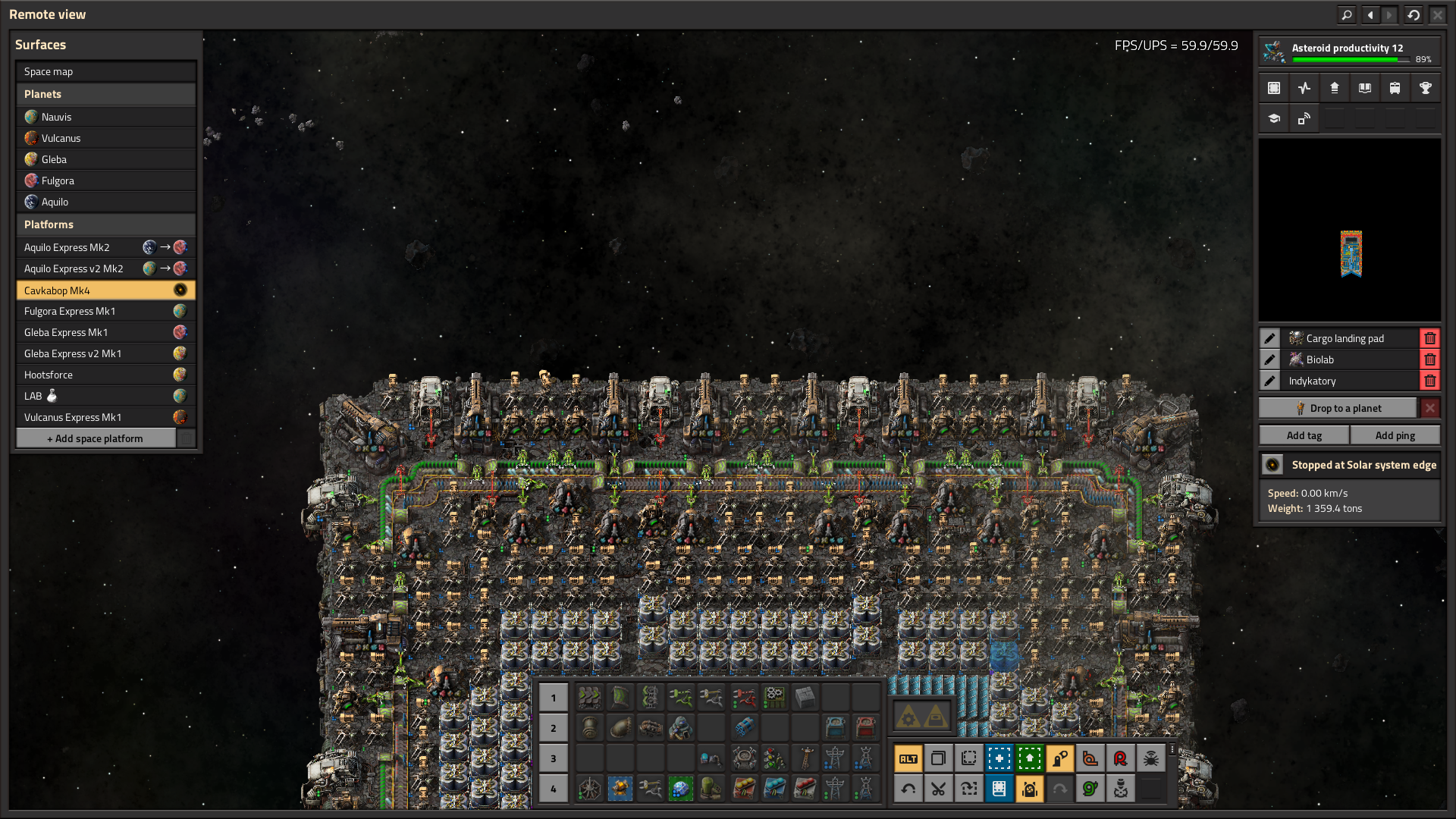
Task: Toggle the ALT mode button
Action: [908, 758]
